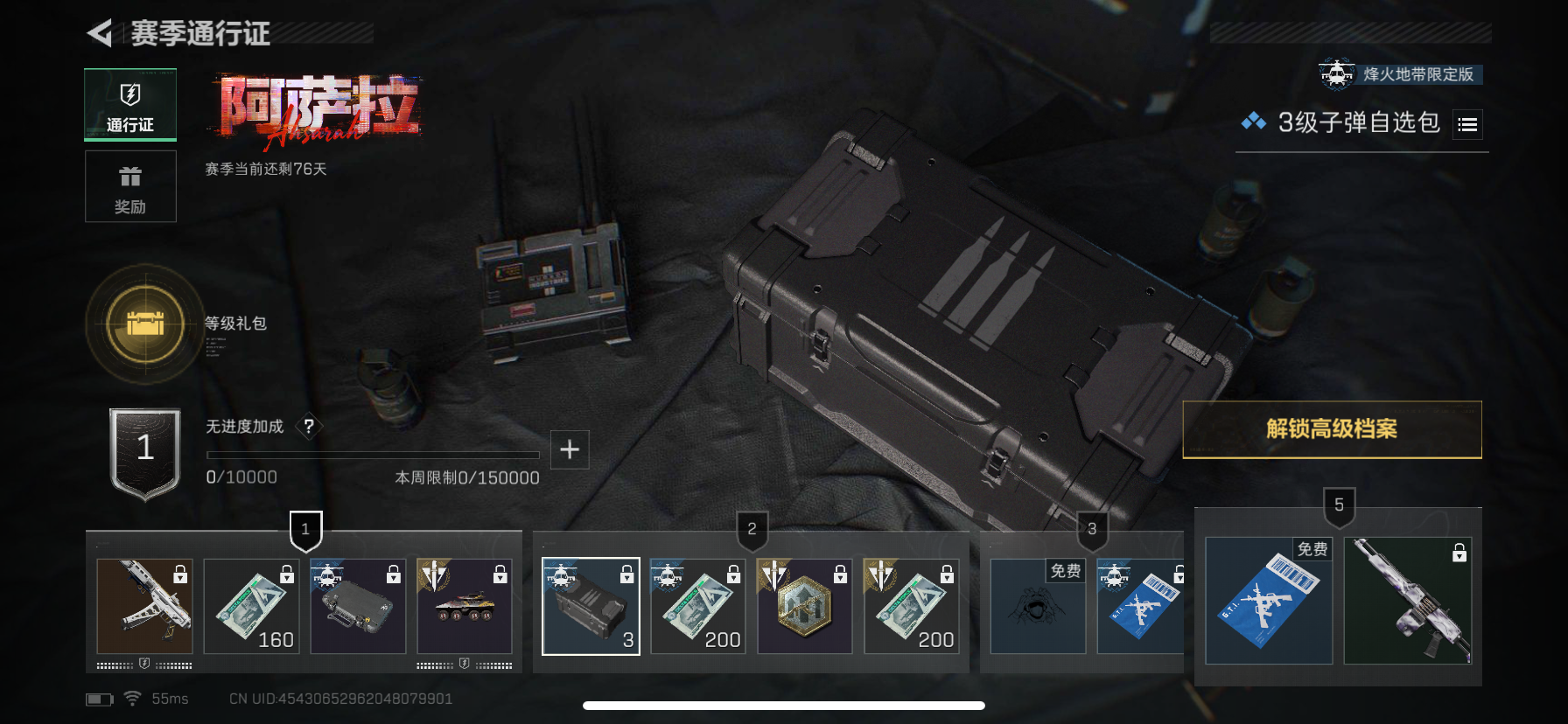Image resolution: width=1568 pixels, height=724 pixels.
Task: Choose the free blue ticket at level 5
Action: click(1268, 601)
